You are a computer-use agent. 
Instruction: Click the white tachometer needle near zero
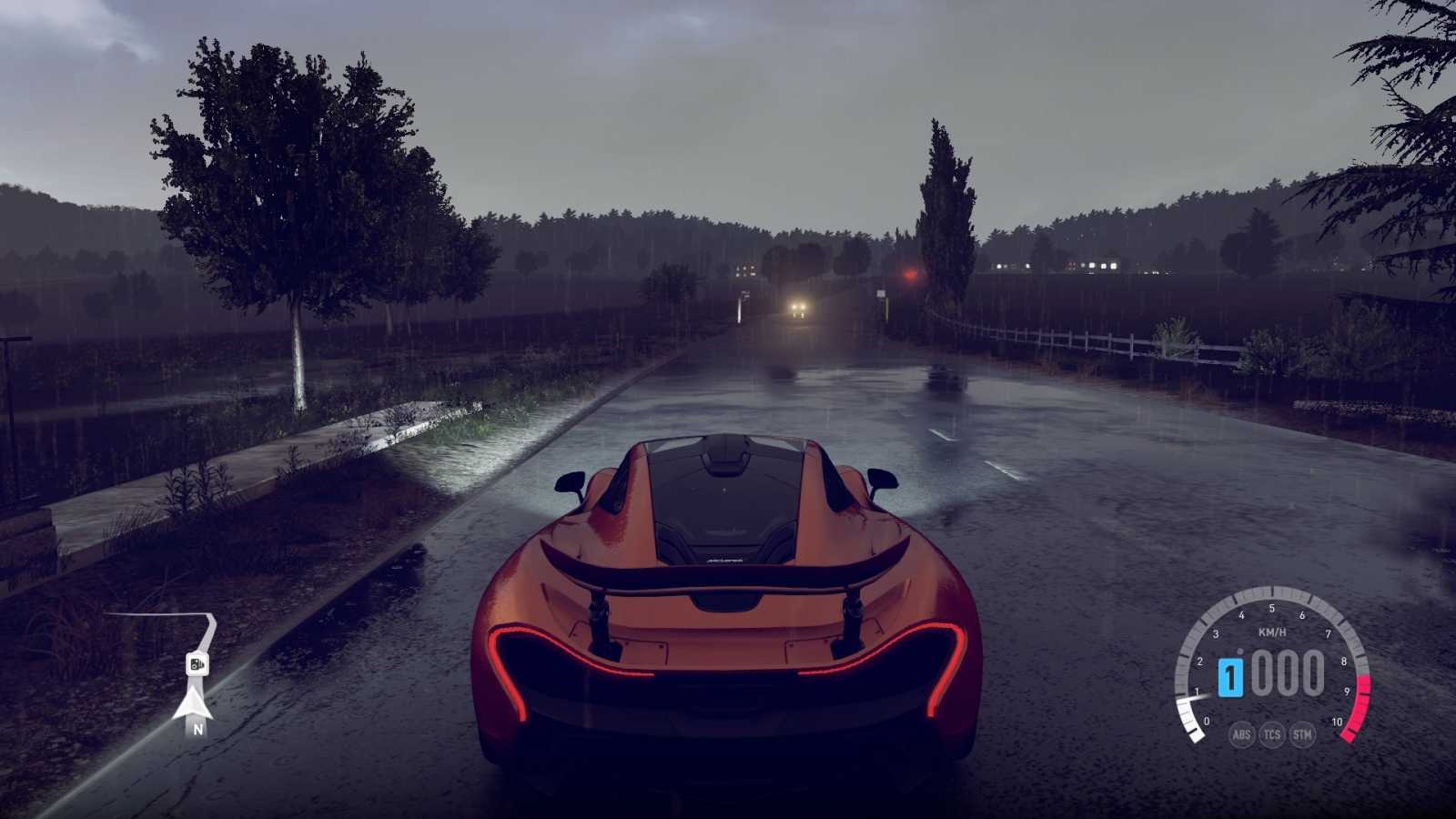(x=1195, y=697)
